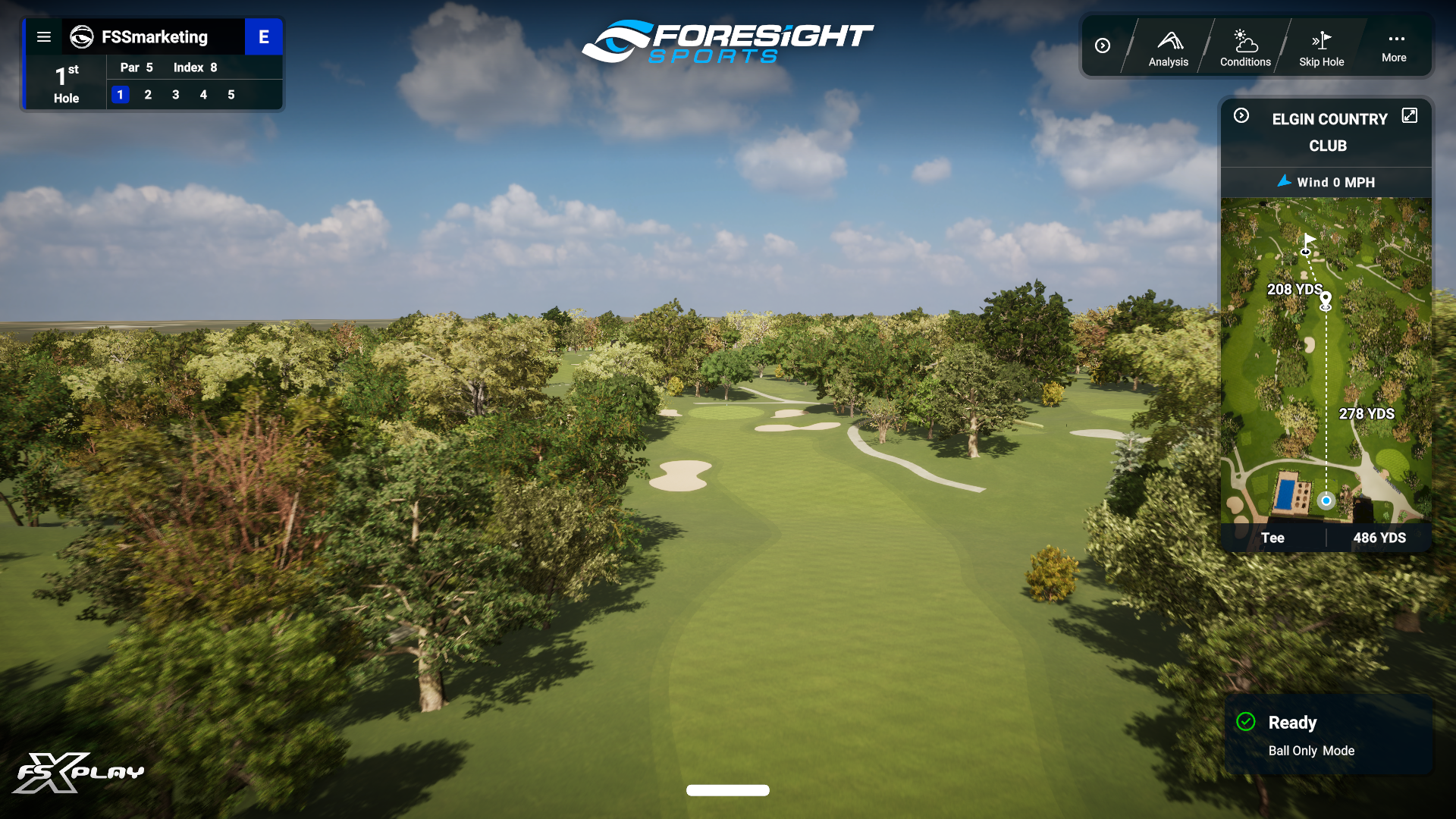Screen dimensions: 1456x819
Task: Select hole 5 on the scorecard
Action: pos(231,95)
